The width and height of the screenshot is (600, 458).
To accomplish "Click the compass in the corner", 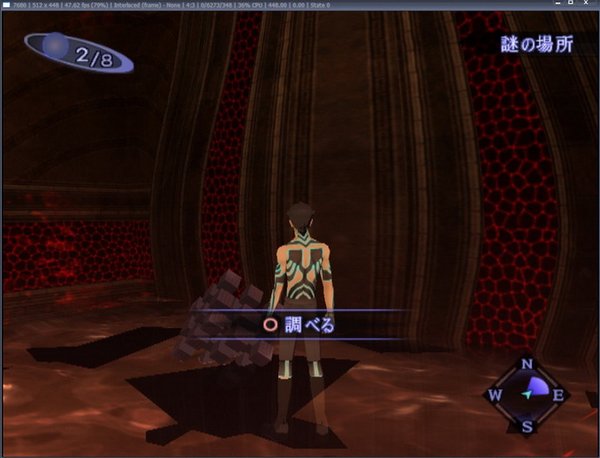I will coord(527,395).
